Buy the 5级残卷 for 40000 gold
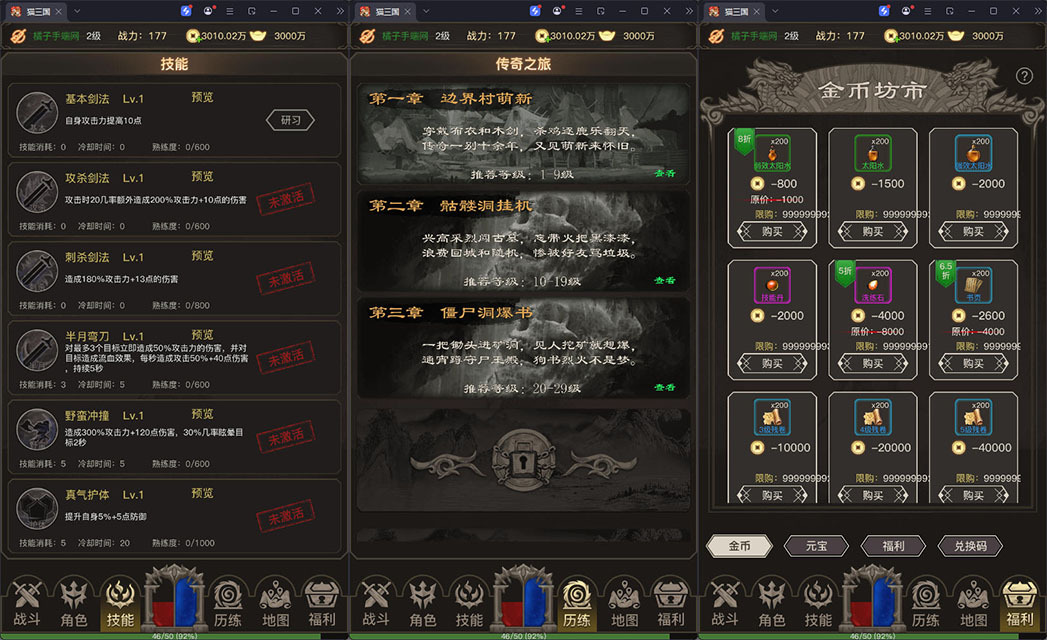Screen dimensions: 1047x640 tap(973, 495)
